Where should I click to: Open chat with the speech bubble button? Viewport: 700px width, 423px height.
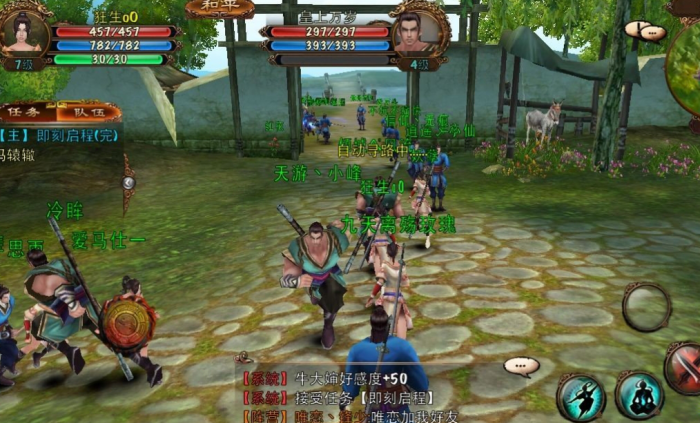pos(521,367)
